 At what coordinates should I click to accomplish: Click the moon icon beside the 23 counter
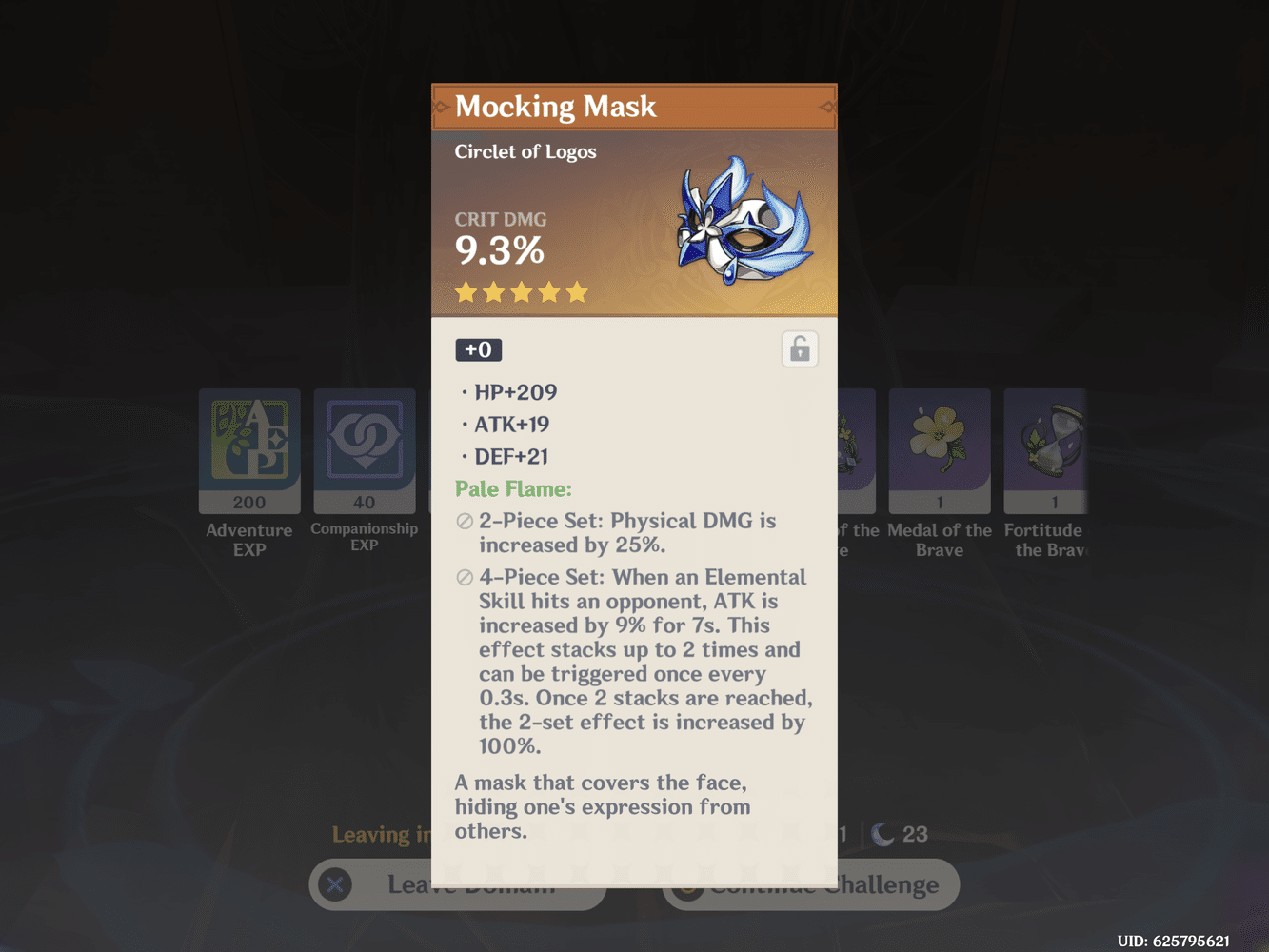(881, 834)
